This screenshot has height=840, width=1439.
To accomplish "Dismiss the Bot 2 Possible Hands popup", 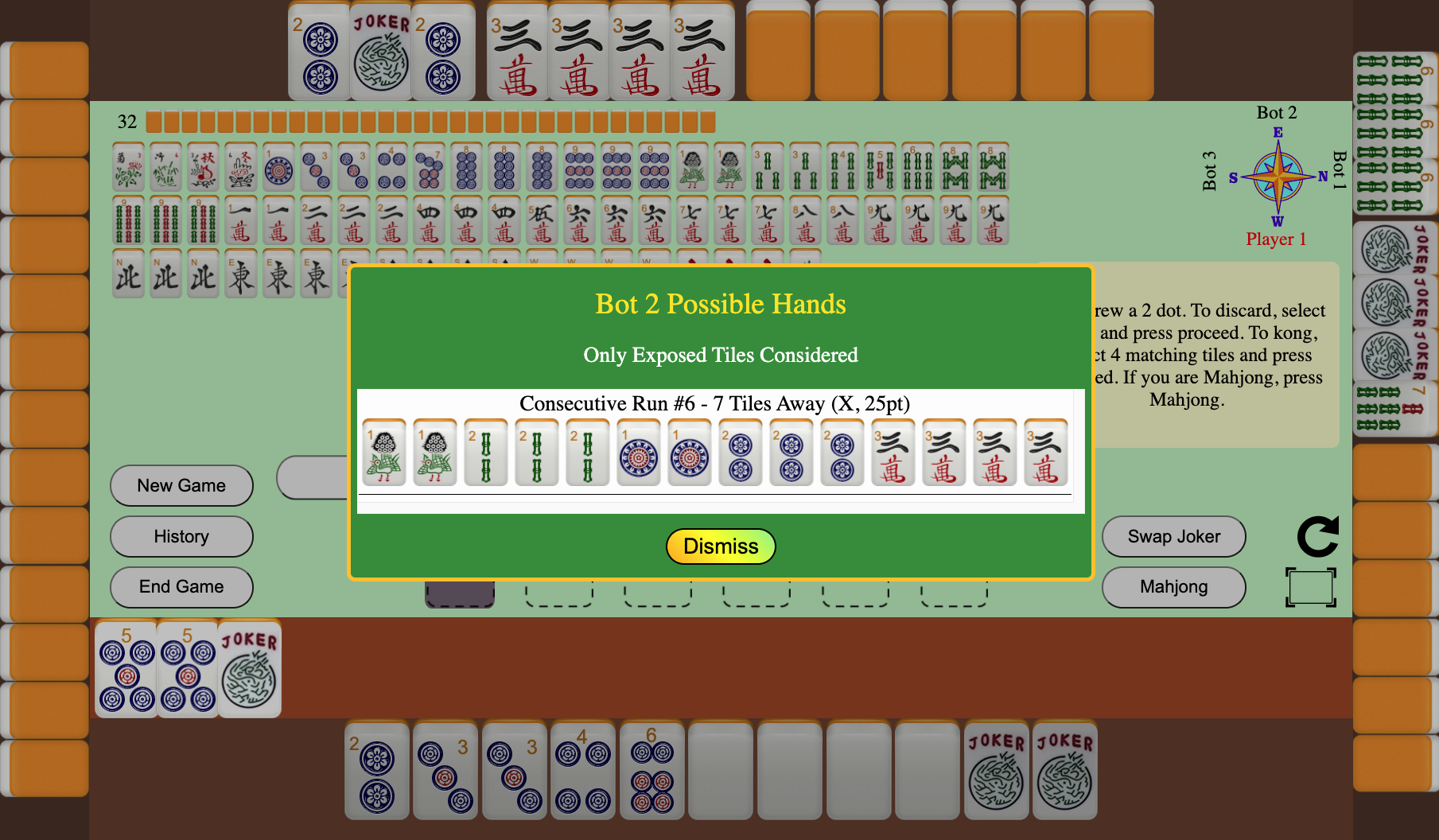I will tap(720, 546).
